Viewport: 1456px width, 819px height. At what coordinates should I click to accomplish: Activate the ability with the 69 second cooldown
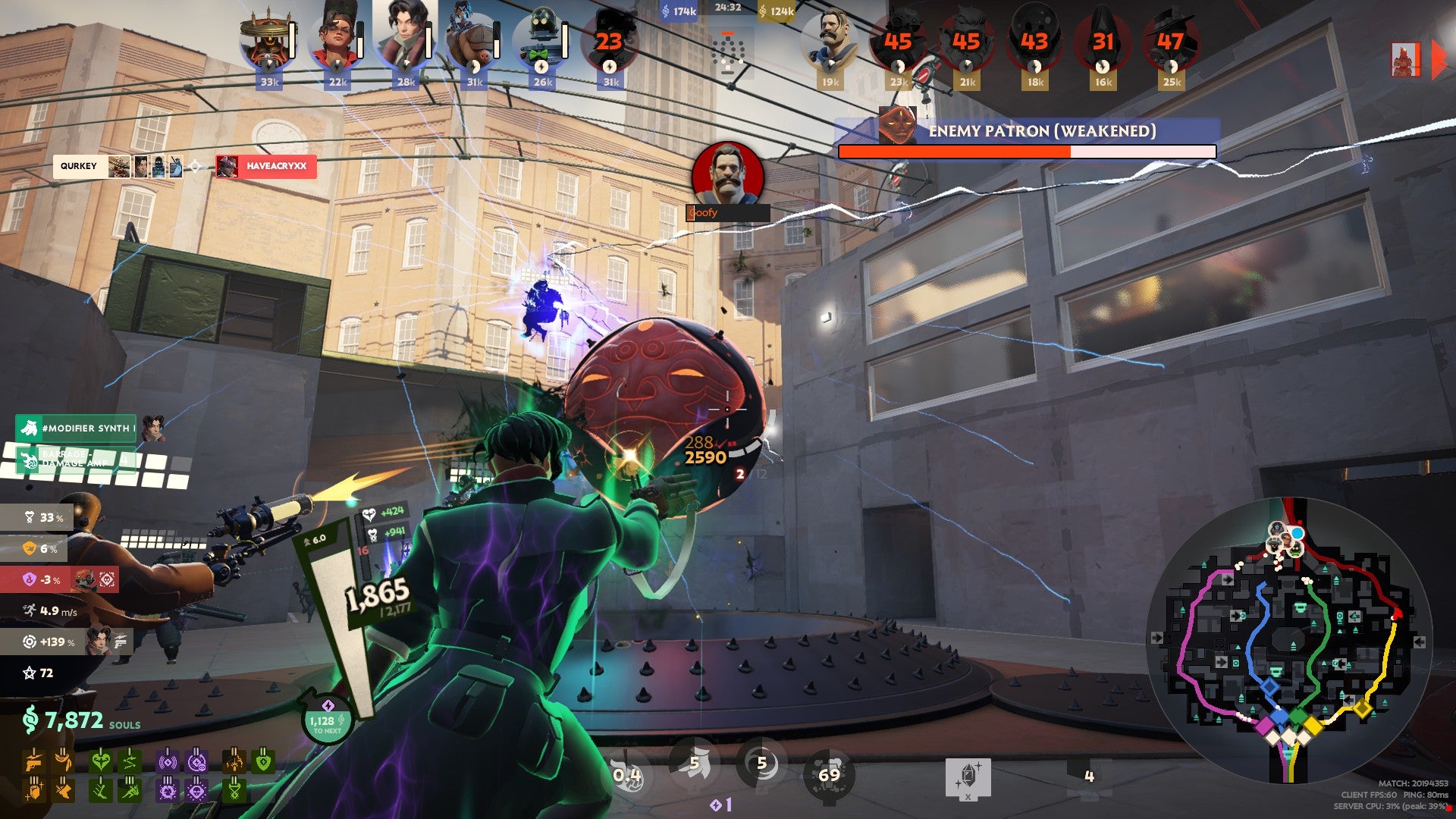click(829, 774)
